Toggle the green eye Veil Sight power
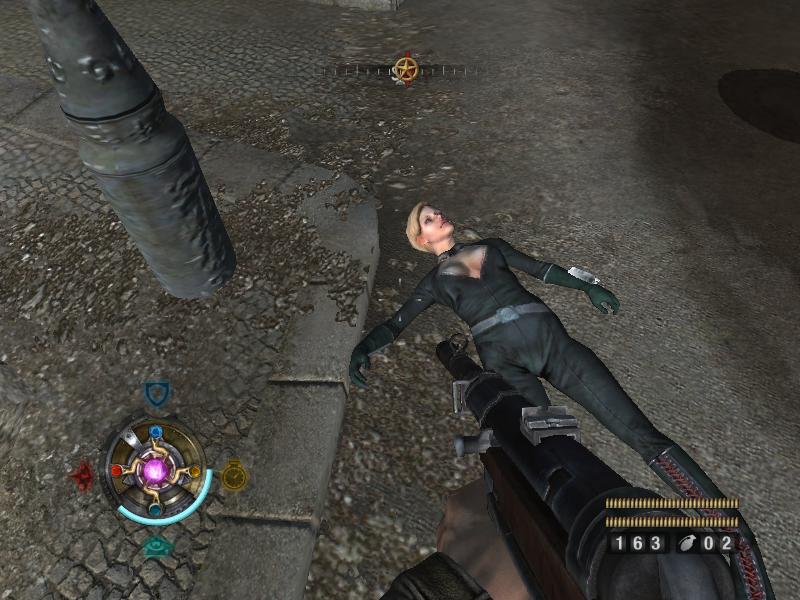 156,546
